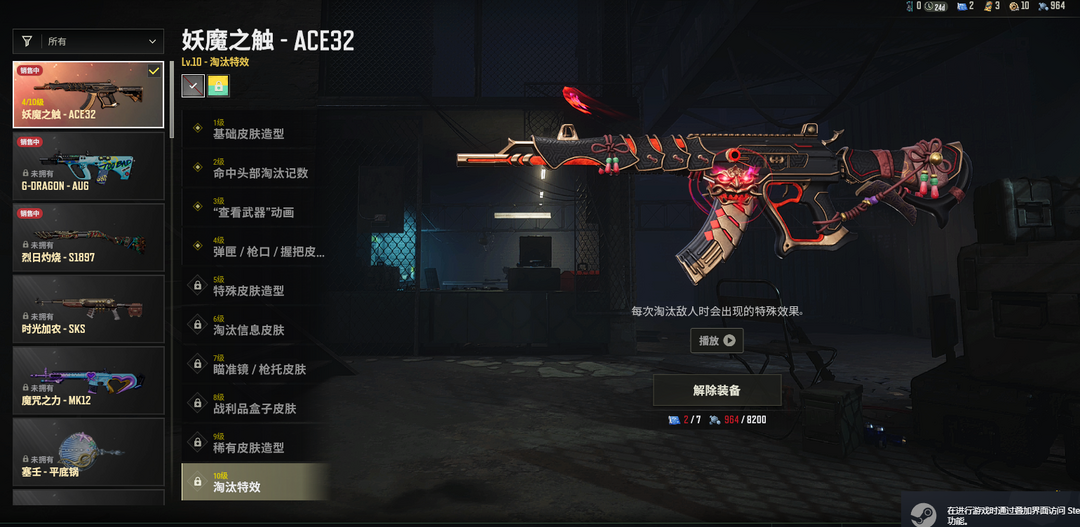Open the level 4 弹匣 / 枪口 / 握把 entry
The width and height of the screenshot is (1080, 527).
coord(255,246)
